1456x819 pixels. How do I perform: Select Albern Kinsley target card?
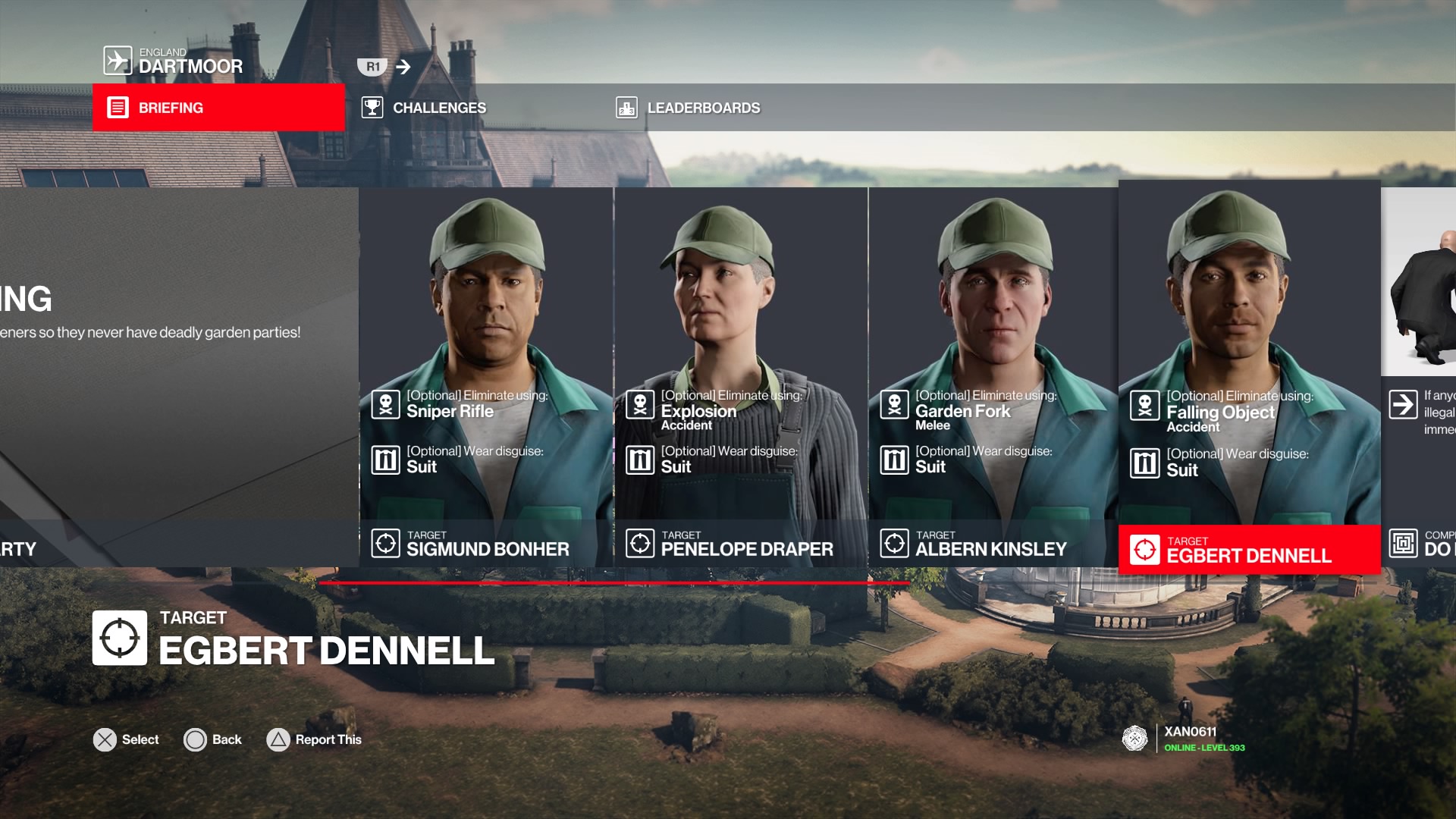[x=993, y=377]
